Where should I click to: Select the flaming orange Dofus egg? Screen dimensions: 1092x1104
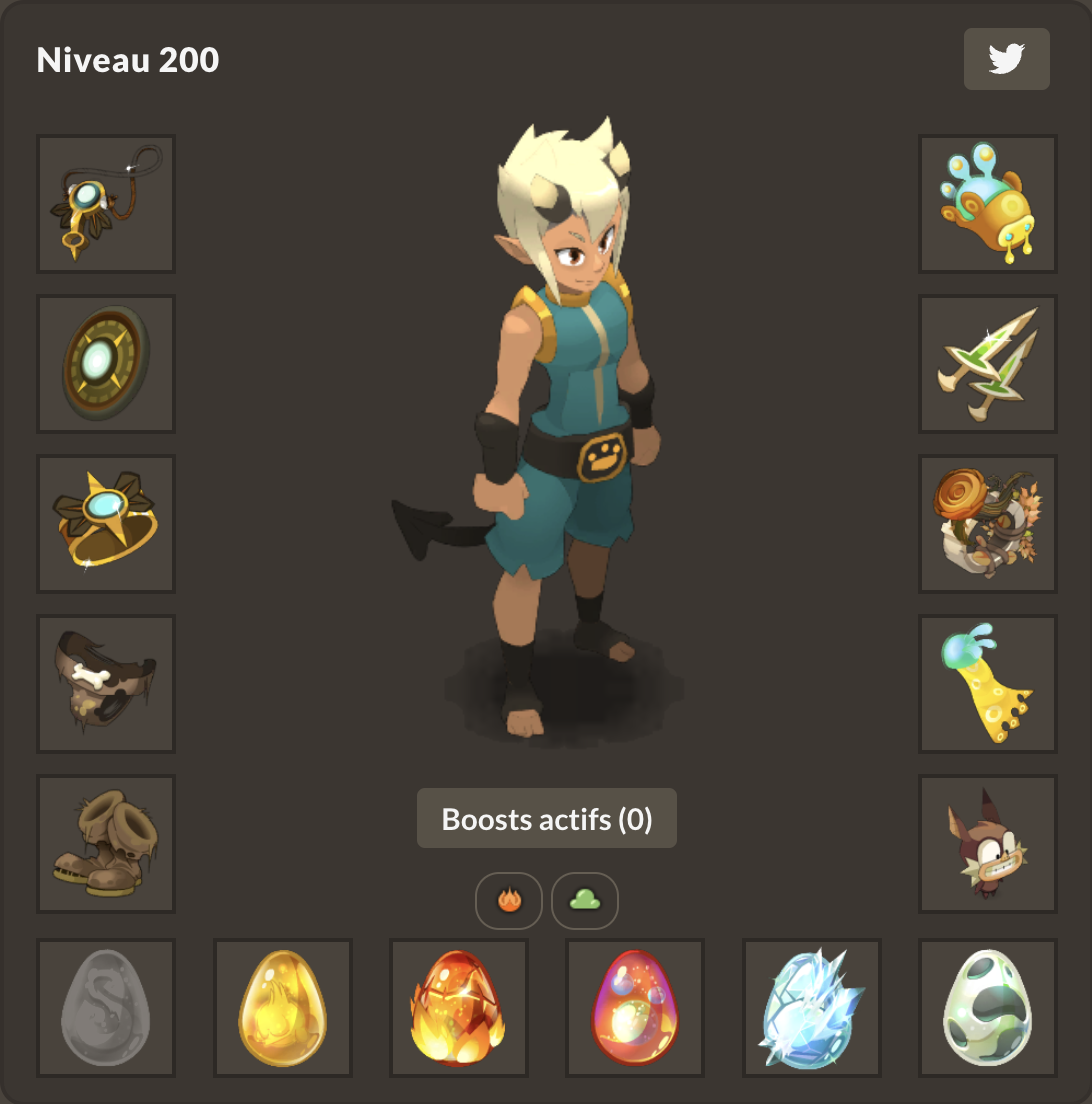(459, 1008)
